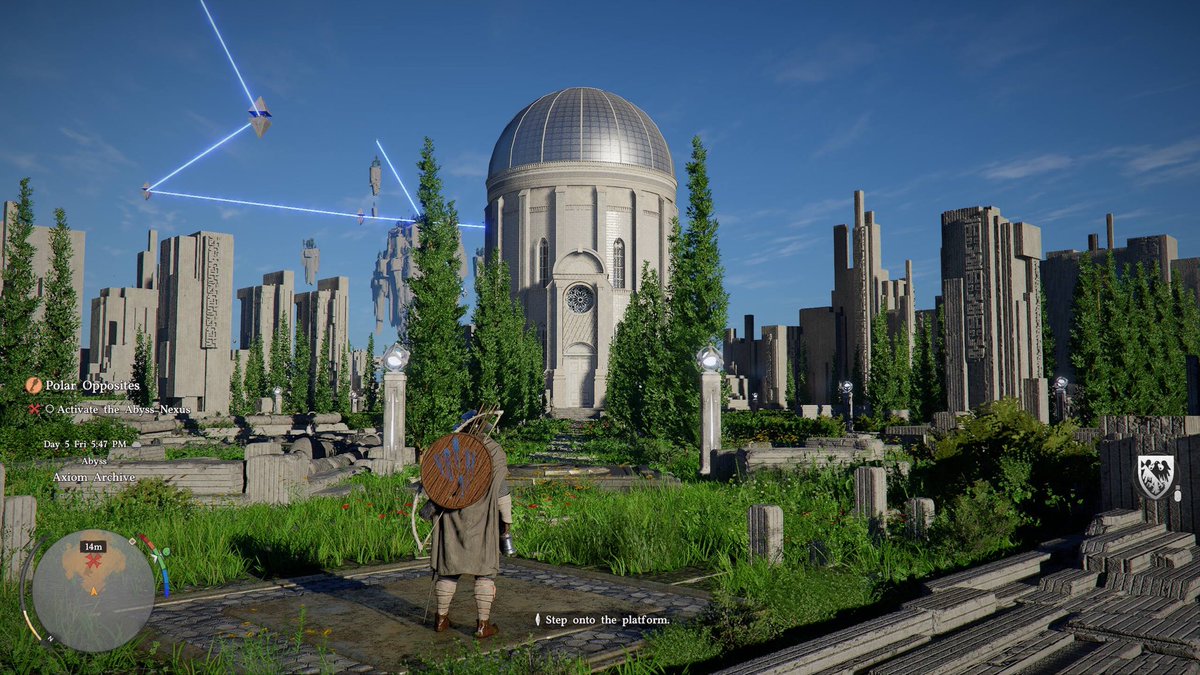Image resolution: width=1200 pixels, height=675 pixels.
Task: Click the circular minimap
Action: pos(93,590)
